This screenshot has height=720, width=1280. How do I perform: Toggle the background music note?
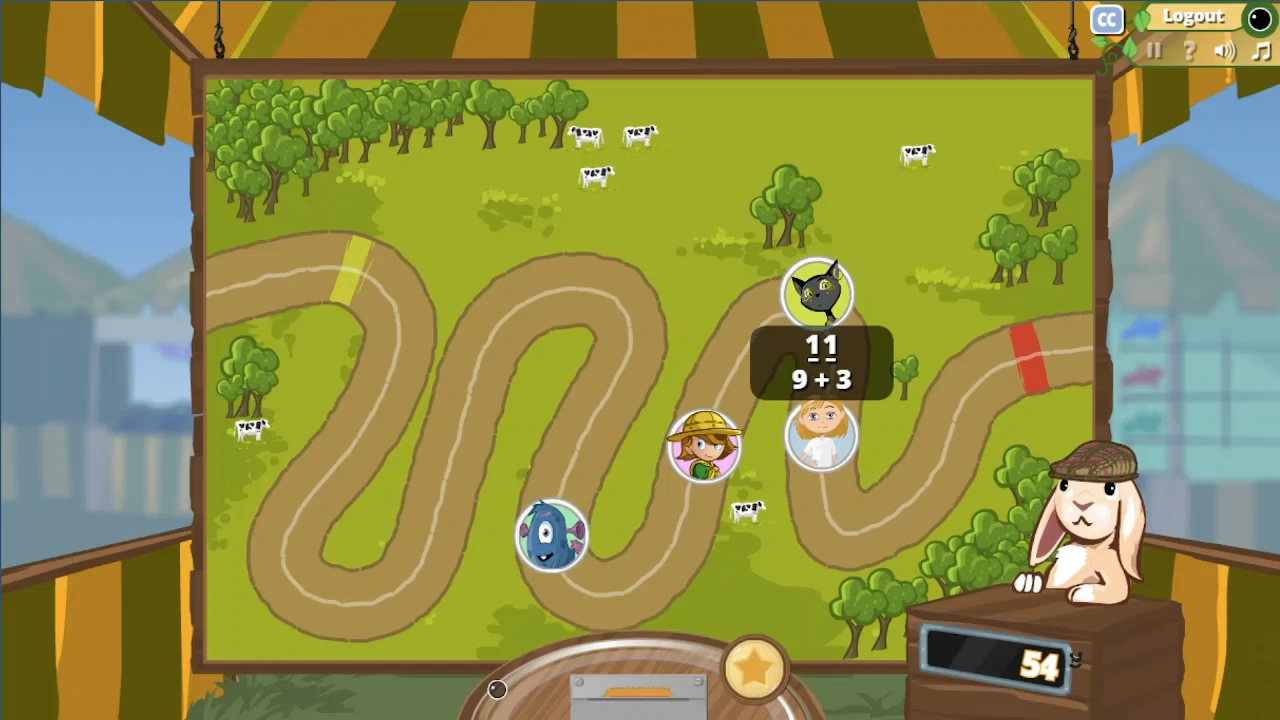click(1262, 52)
